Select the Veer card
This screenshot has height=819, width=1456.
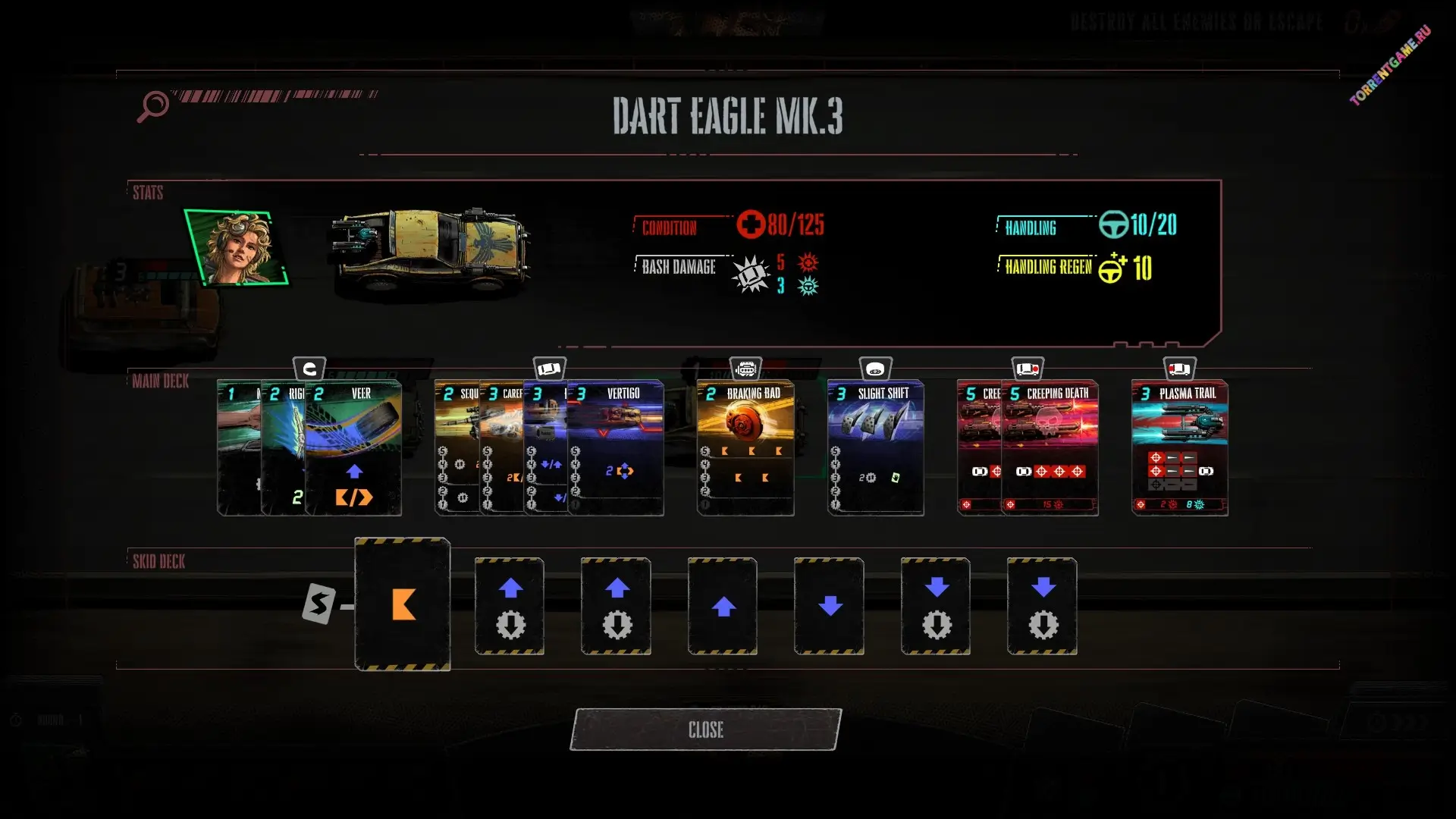pyautogui.click(x=354, y=447)
